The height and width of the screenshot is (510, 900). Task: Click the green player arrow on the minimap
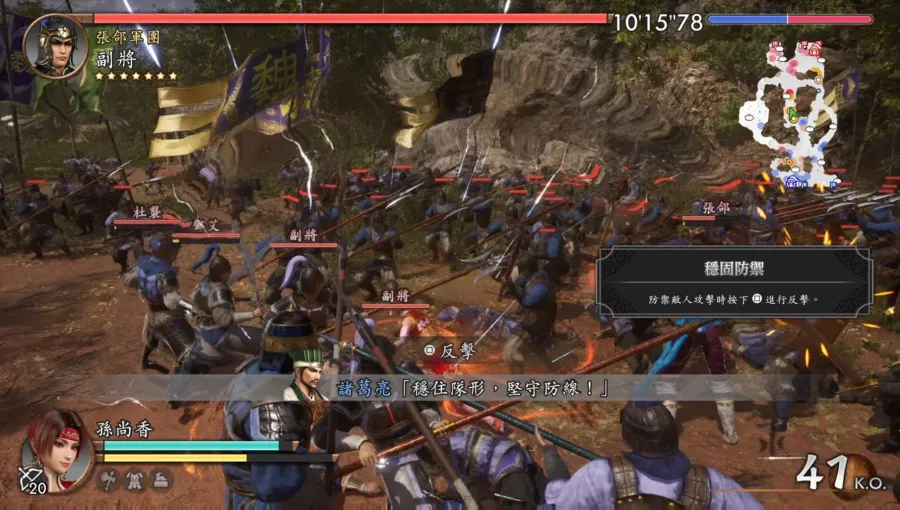pos(793,116)
